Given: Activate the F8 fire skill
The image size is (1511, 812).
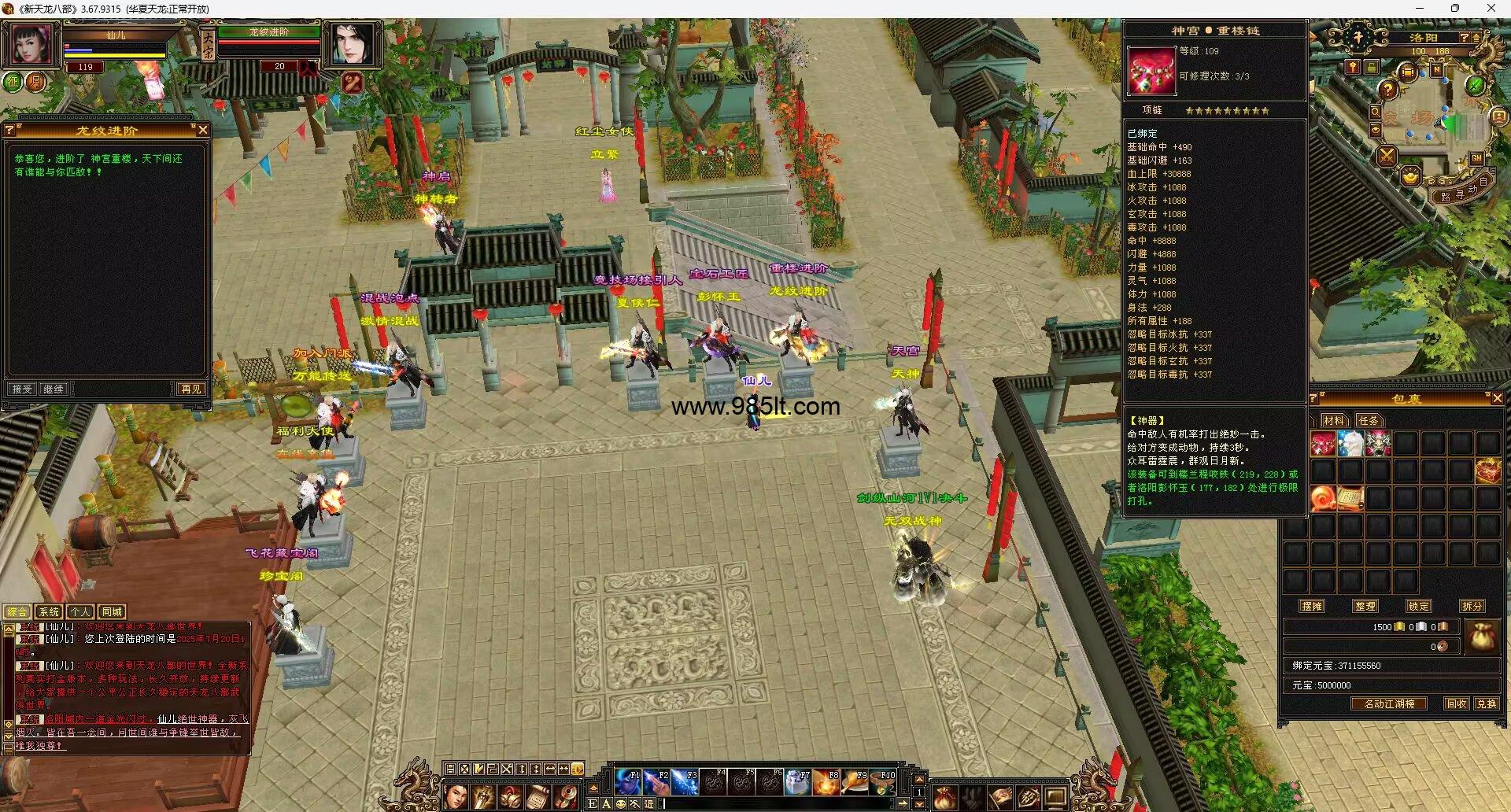Looking at the screenshot, I should pos(826,782).
